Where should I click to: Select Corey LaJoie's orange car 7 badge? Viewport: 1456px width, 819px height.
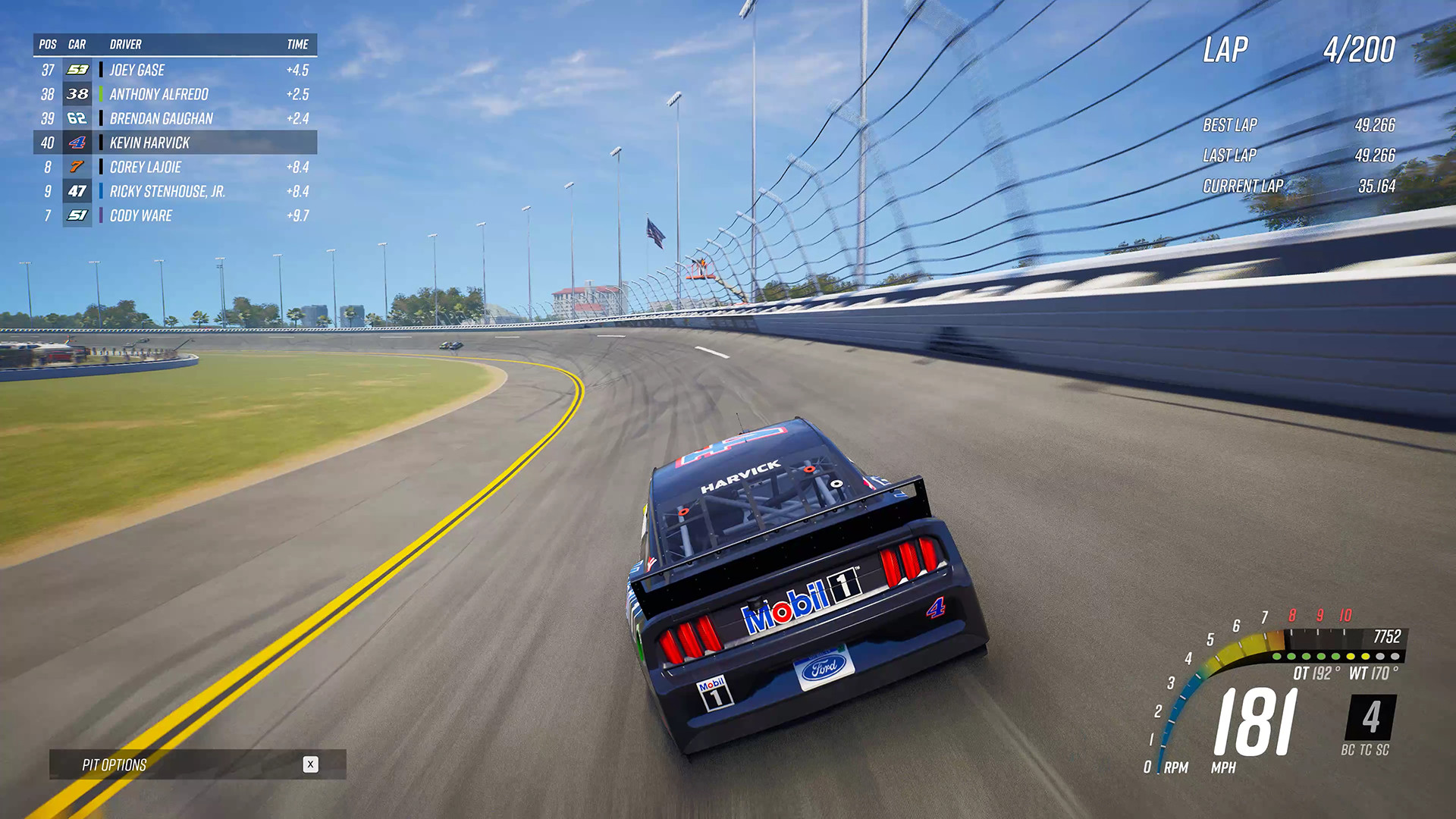[77, 167]
